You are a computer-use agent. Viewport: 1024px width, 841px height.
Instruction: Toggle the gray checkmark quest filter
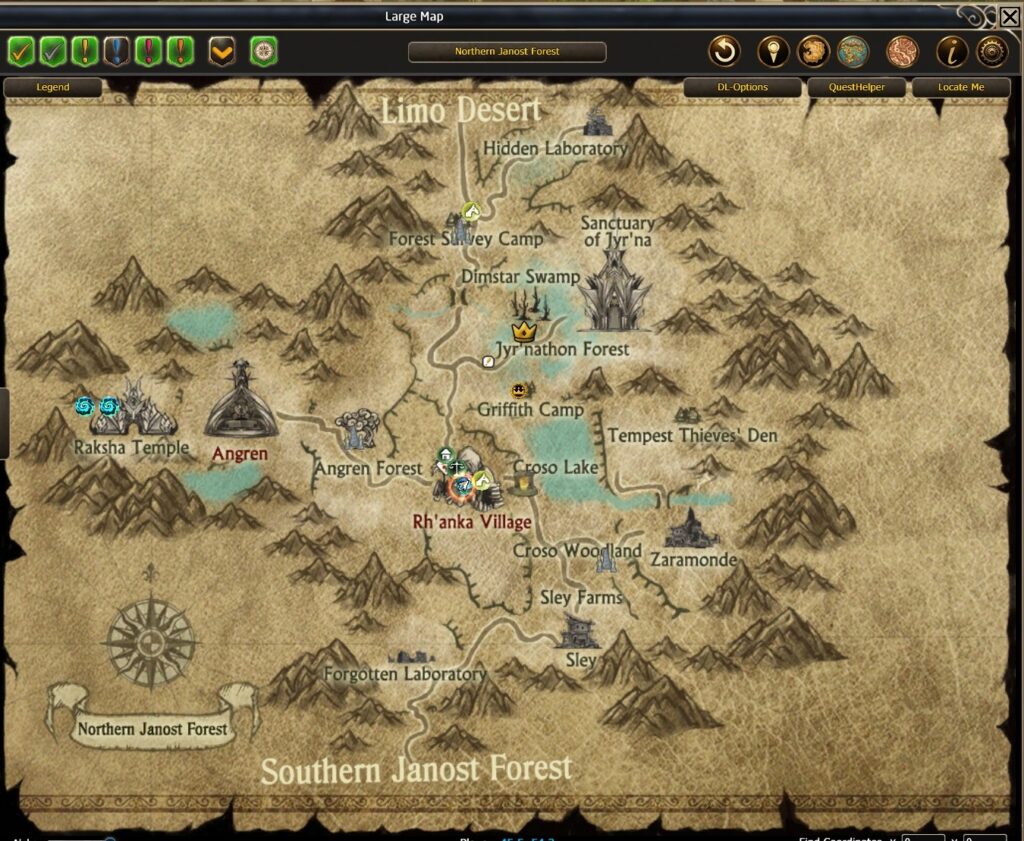click(x=53, y=50)
